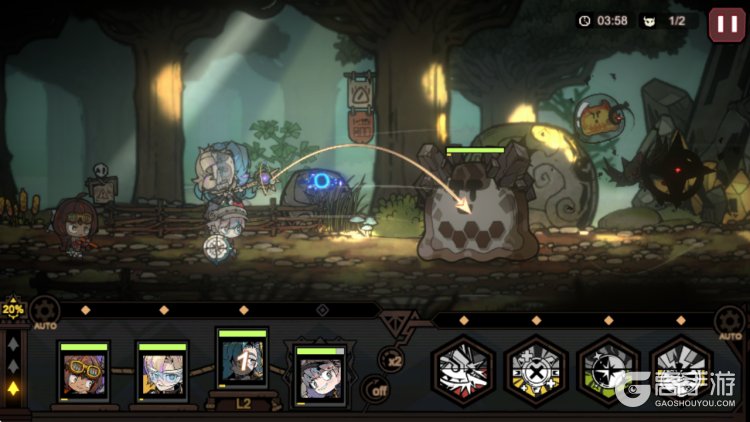The width and height of the screenshot is (750, 422).
Task: Toggle the x2 battle speed button
Action: pos(394,360)
